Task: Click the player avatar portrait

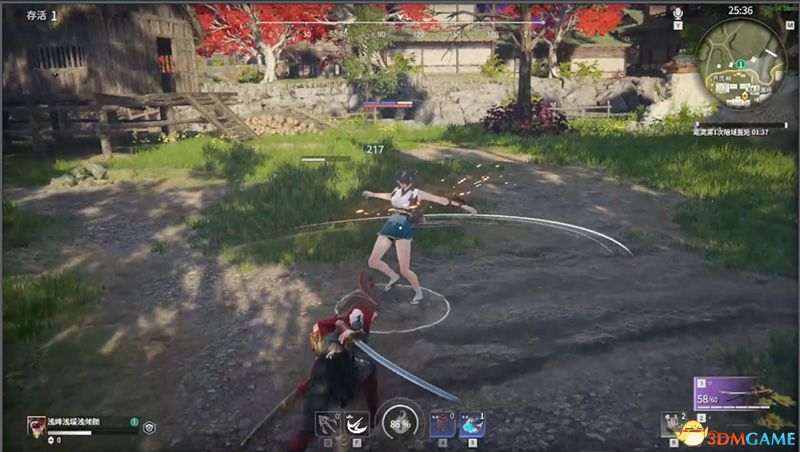Action: (36, 425)
